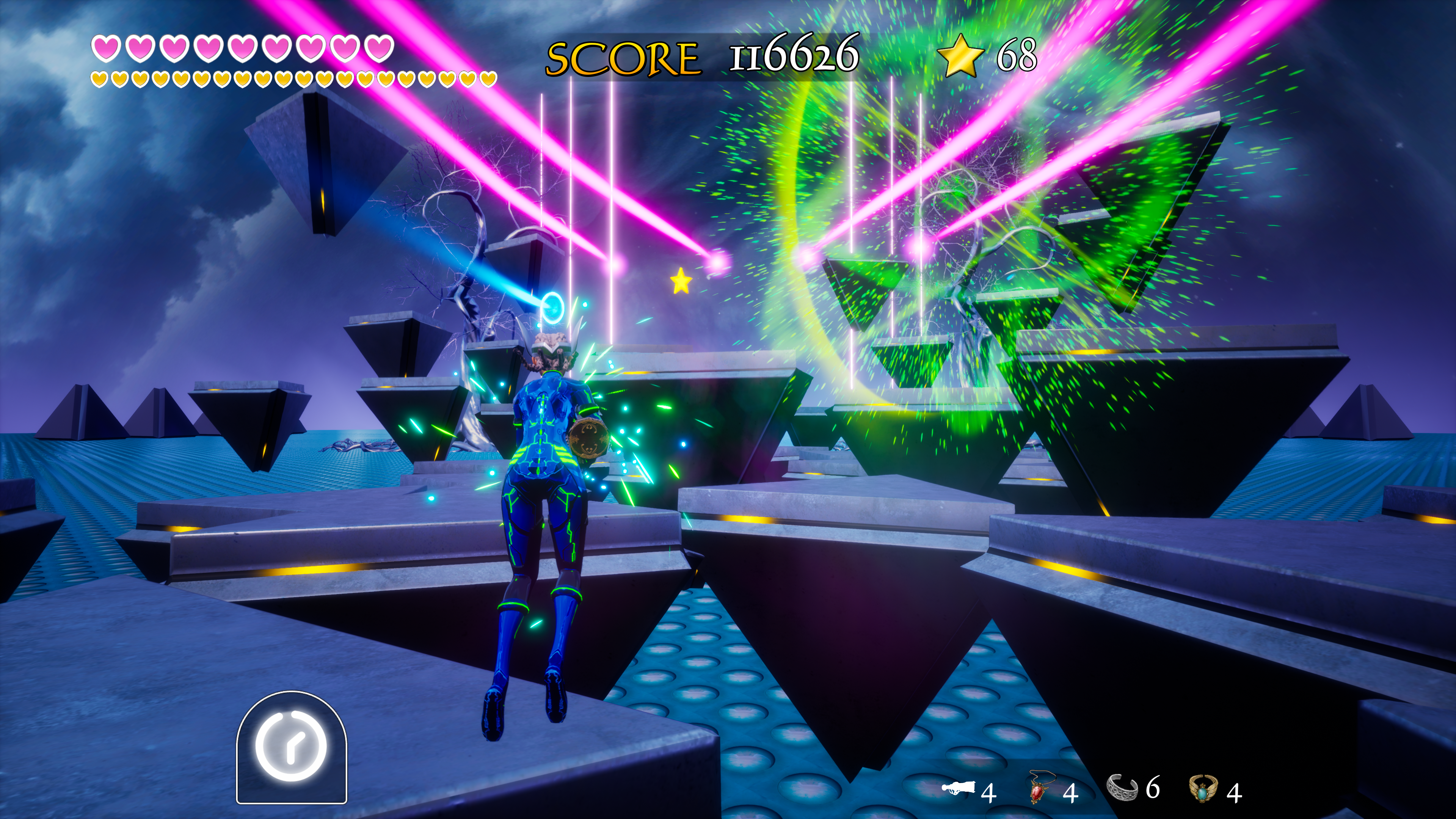The width and height of the screenshot is (1456, 819).
Task: Select the white pistol weapon icon
Action: point(959,789)
